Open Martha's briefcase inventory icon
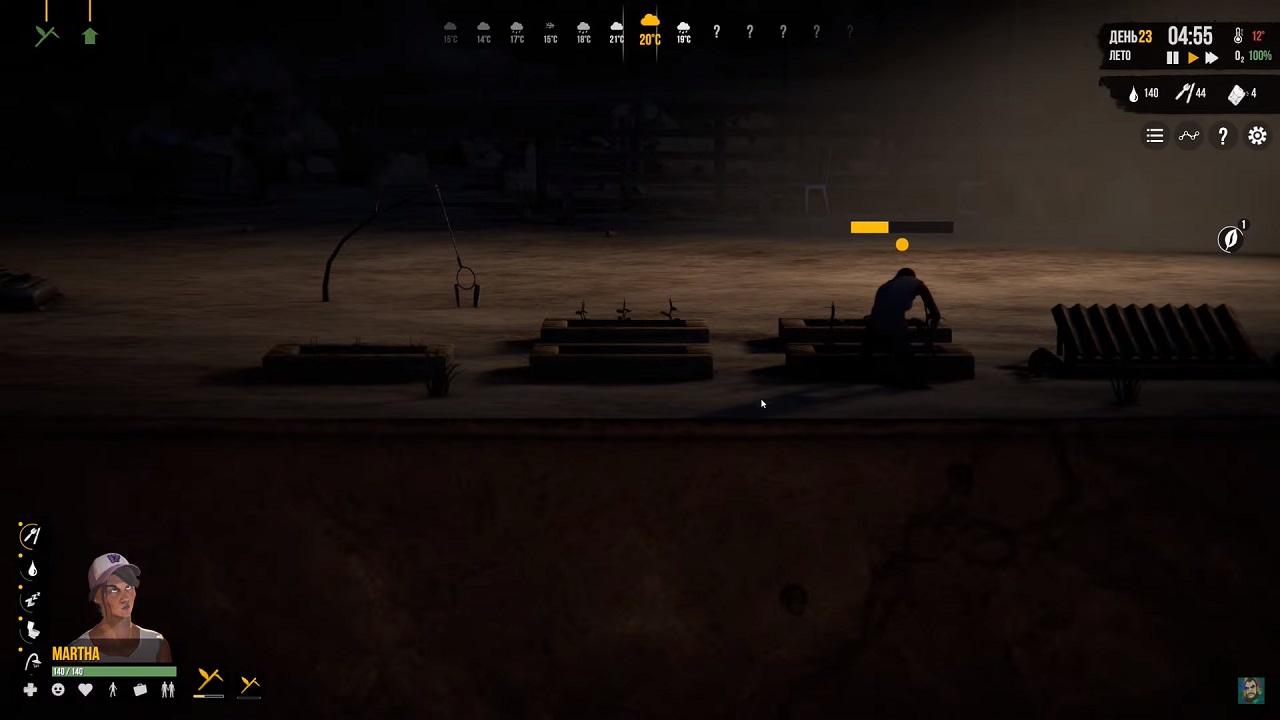 click(x=140, y=689)
